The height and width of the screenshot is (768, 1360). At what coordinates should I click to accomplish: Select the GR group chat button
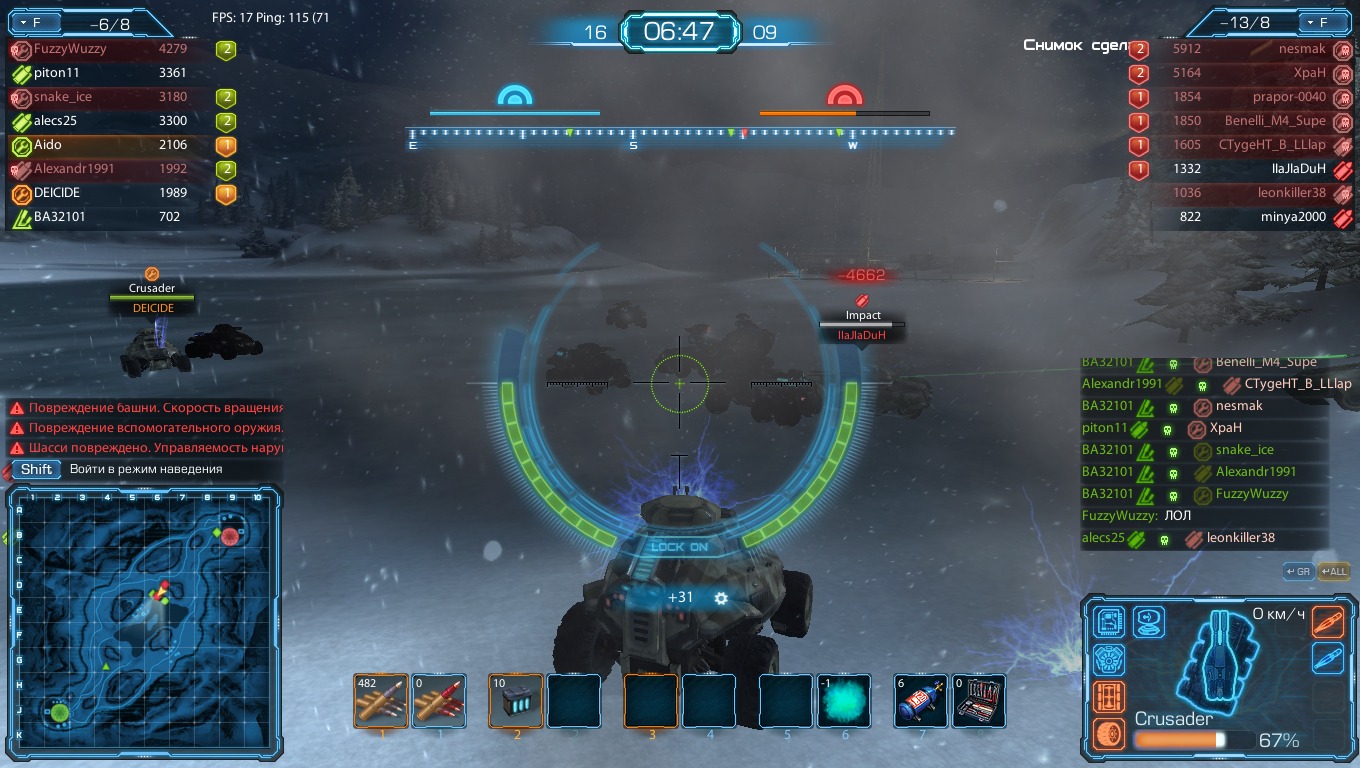(1298, 572)
